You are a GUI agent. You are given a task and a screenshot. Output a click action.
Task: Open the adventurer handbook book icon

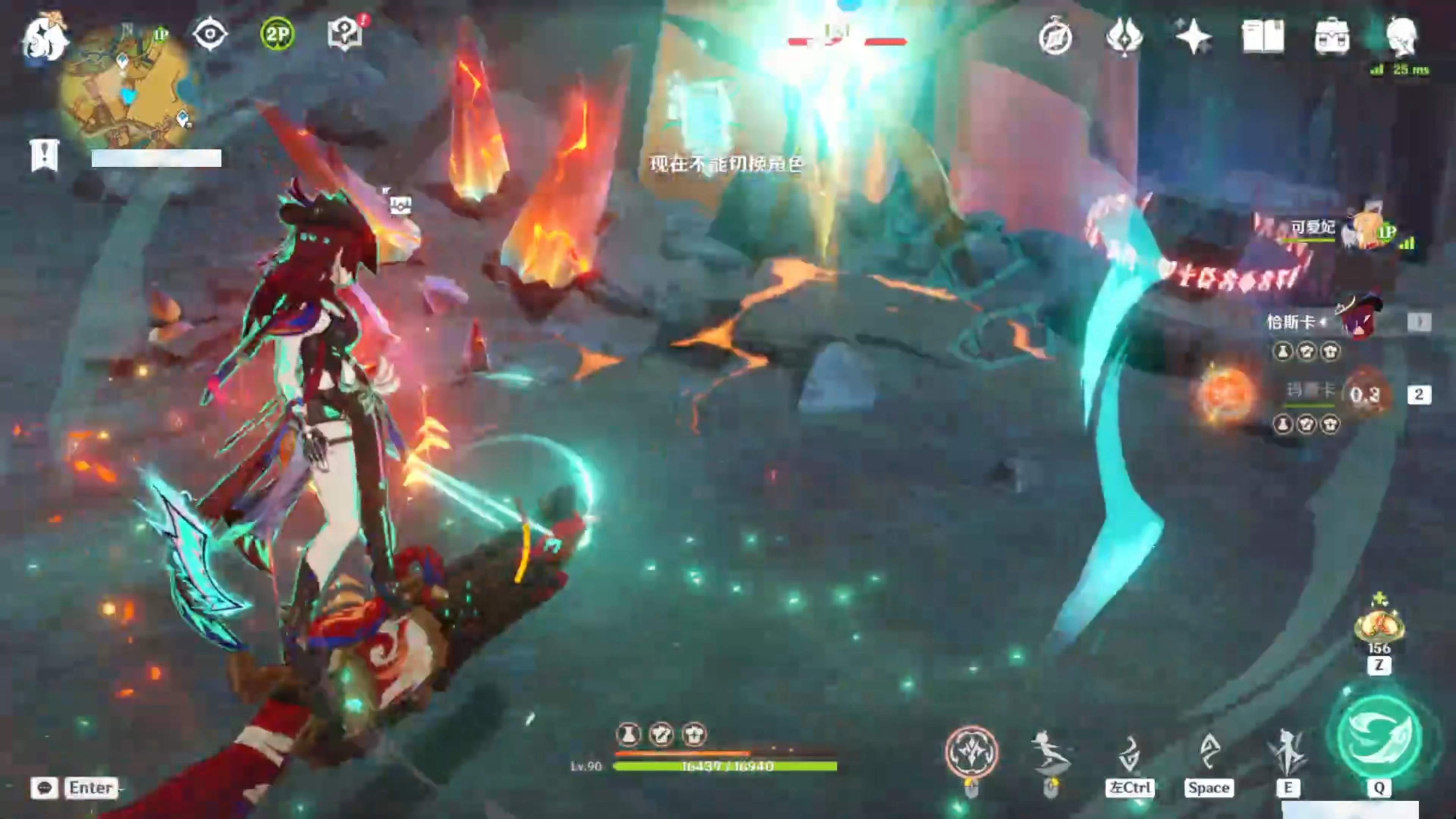(x=1263, y=37)
